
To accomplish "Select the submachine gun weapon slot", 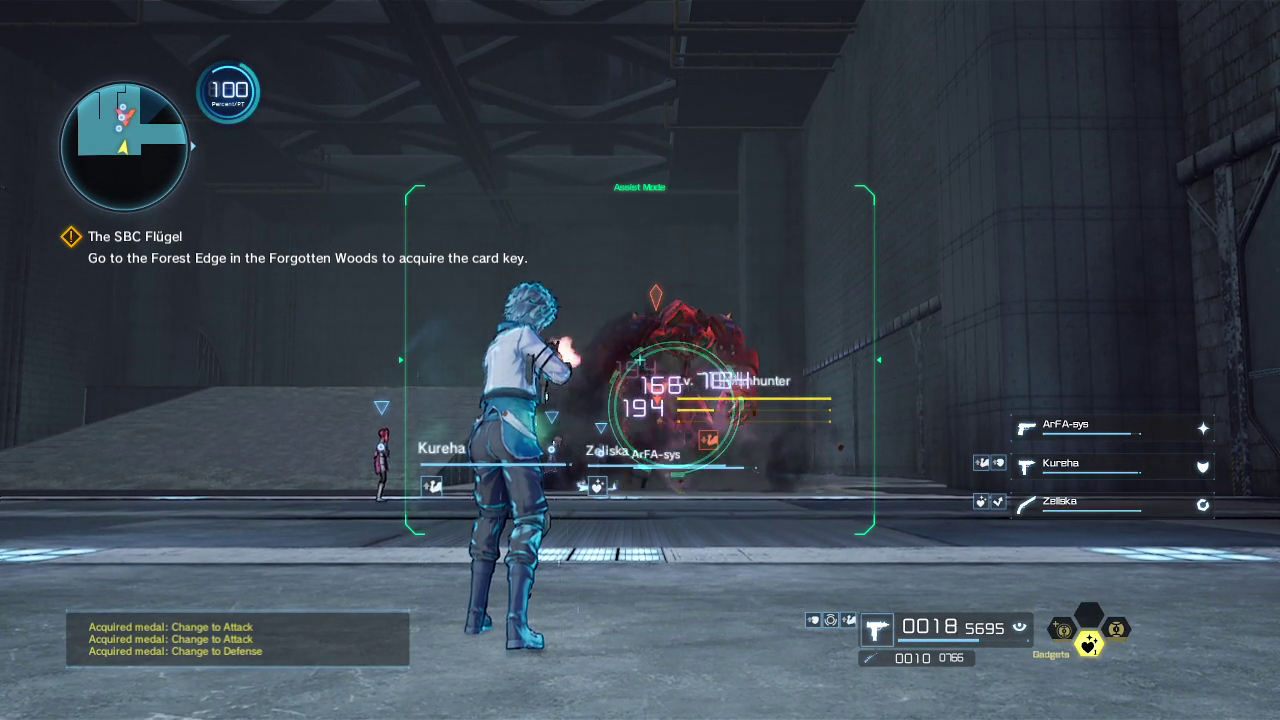I will (x=878, y=630).
